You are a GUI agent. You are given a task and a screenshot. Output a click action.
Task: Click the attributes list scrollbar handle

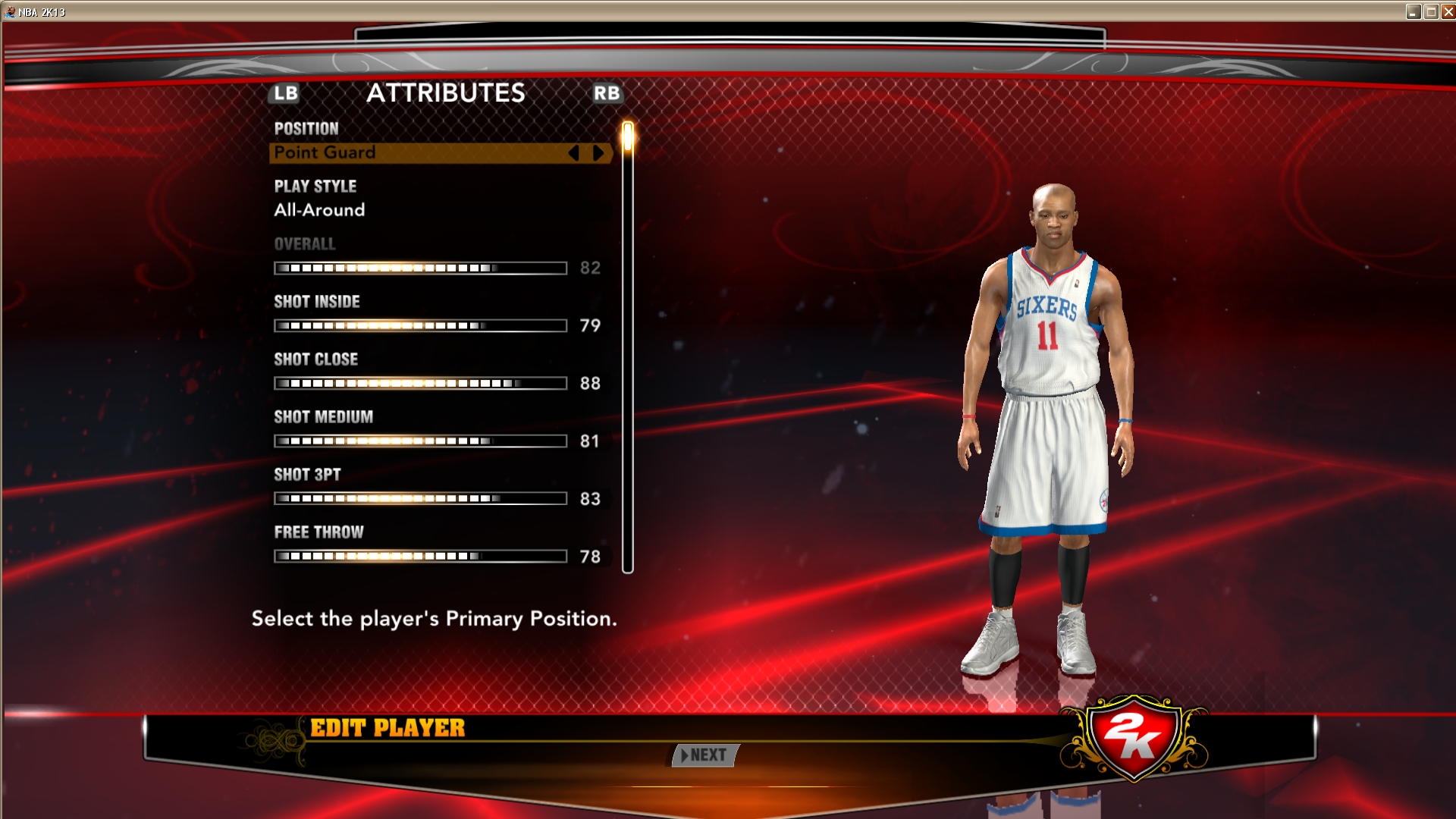628,137
